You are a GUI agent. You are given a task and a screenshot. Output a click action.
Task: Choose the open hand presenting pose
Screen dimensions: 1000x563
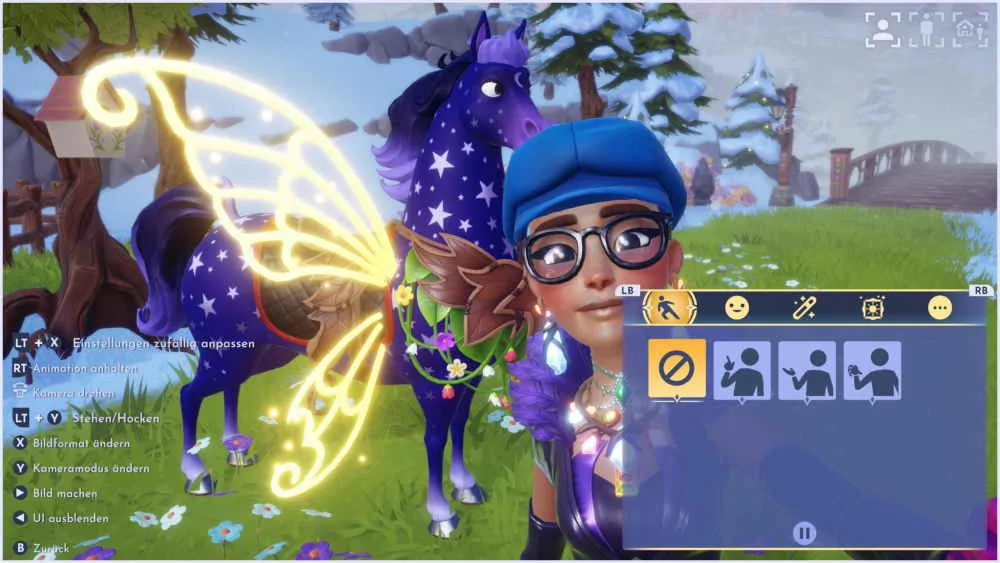807,370
